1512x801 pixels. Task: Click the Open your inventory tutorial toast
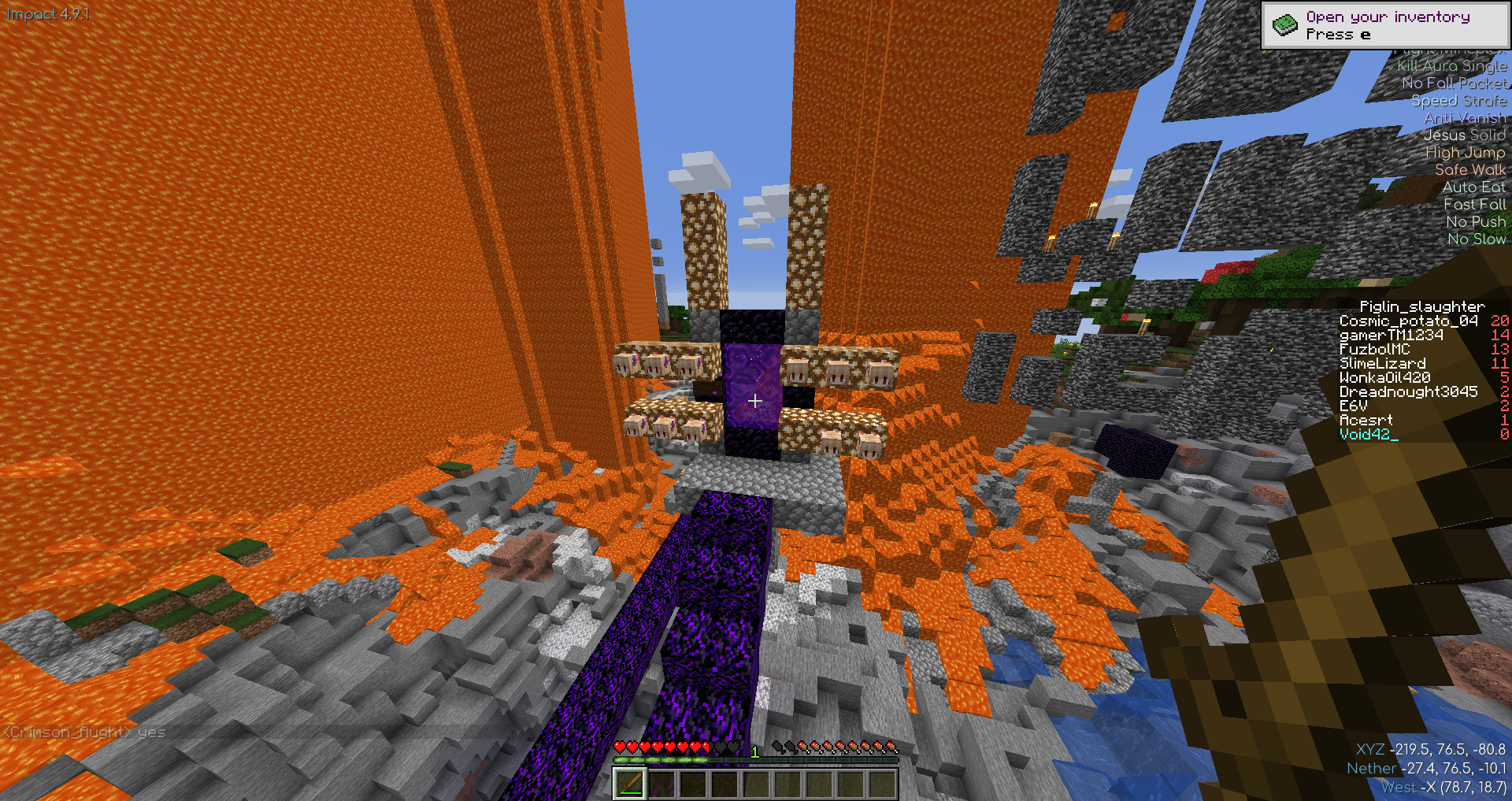point(1385,25)
